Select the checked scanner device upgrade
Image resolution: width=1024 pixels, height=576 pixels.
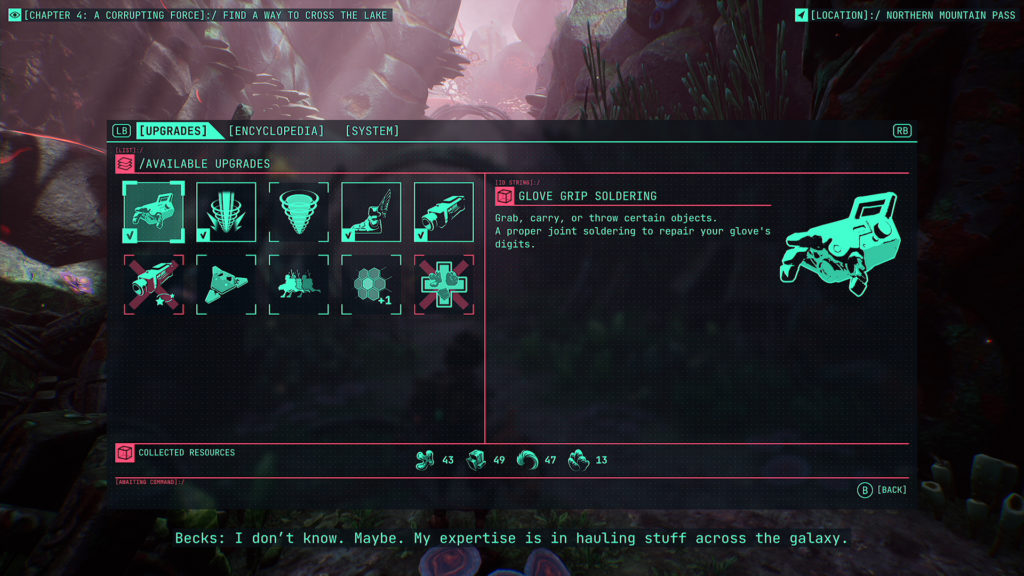pyautogui.click(x=444, y=212)
